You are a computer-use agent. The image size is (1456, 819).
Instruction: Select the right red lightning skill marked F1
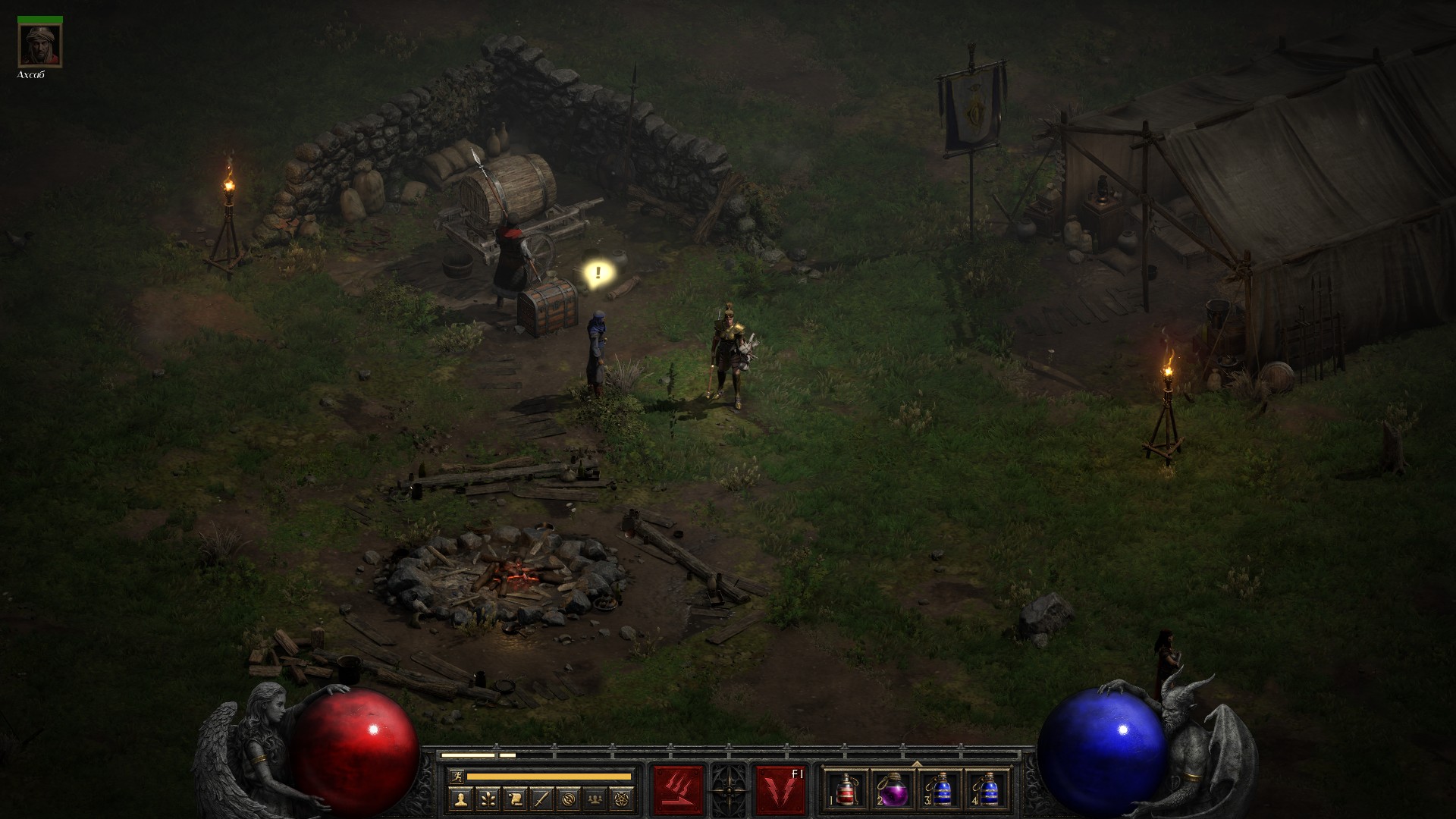click(780, 790)
